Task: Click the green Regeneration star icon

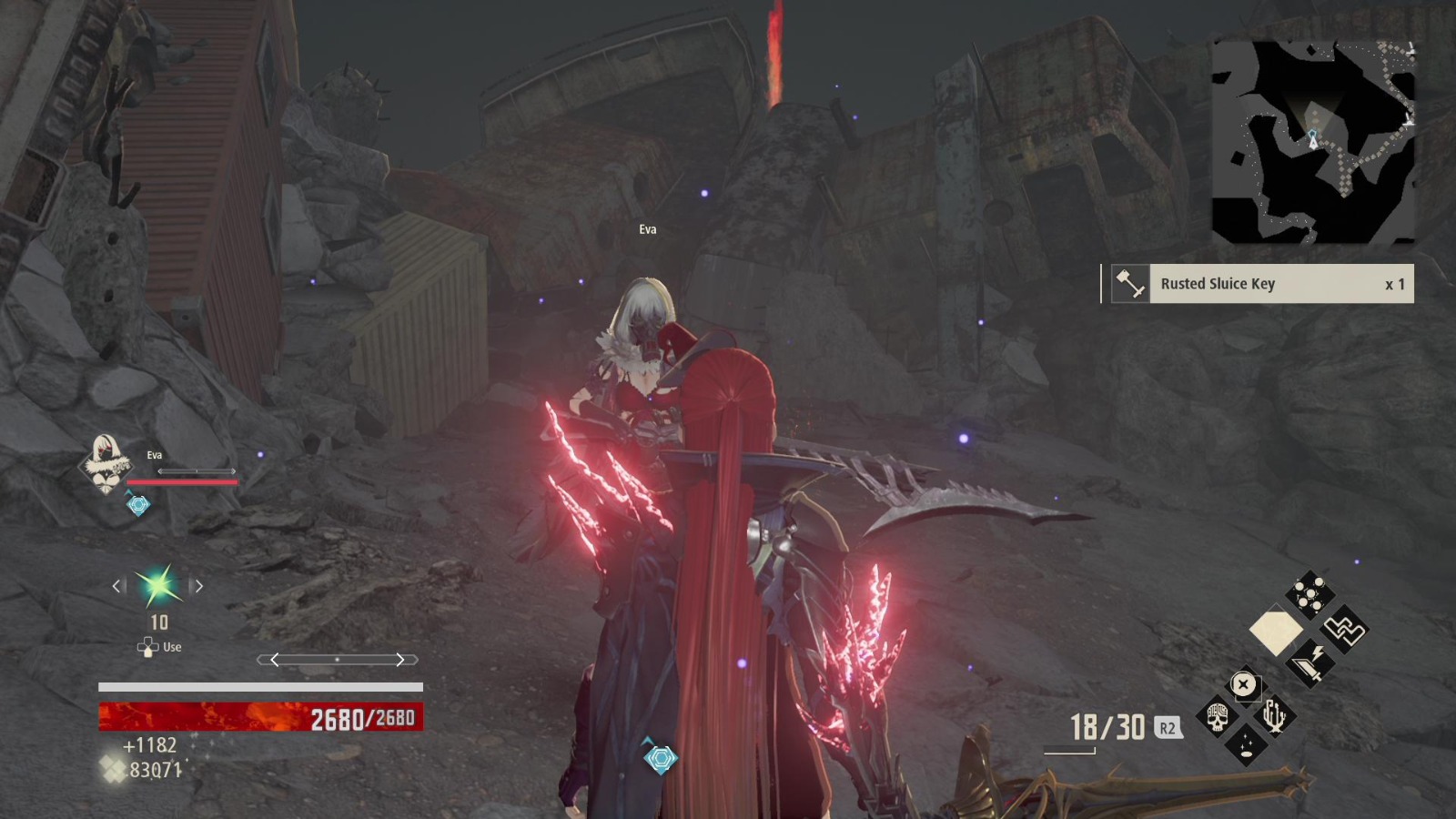Action: tap(157, 587)
